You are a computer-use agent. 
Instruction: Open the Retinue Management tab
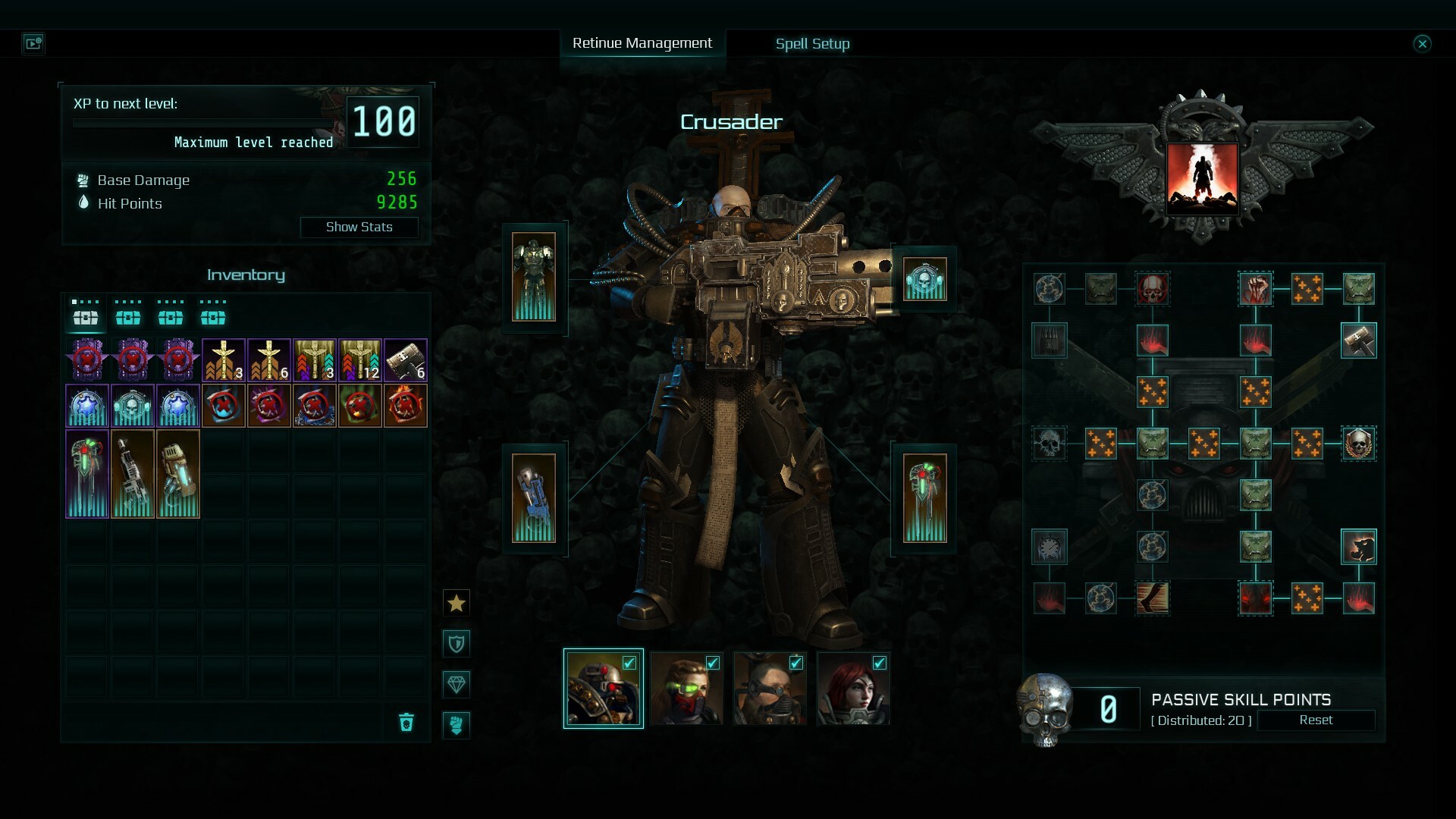(x=643, y=43)
